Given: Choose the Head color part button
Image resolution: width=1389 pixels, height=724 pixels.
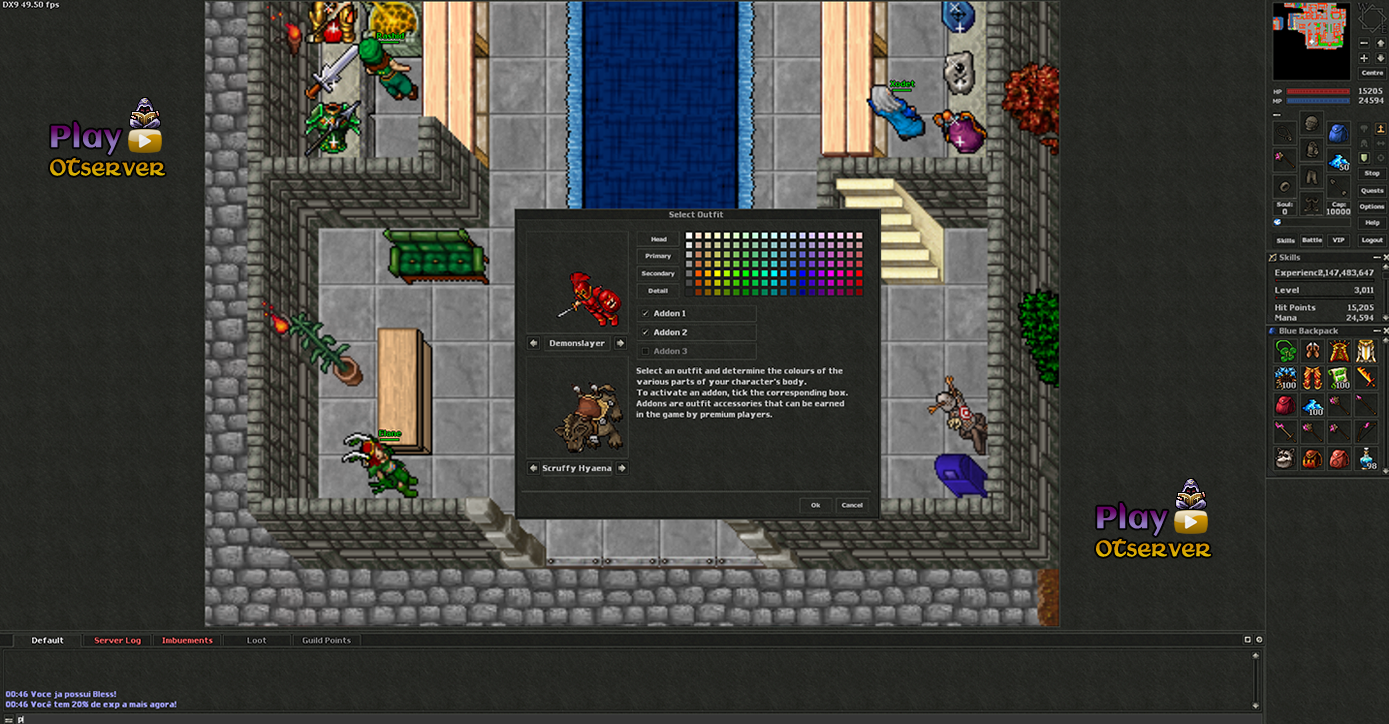Looking at the screenshot, I should pos(658,239).
